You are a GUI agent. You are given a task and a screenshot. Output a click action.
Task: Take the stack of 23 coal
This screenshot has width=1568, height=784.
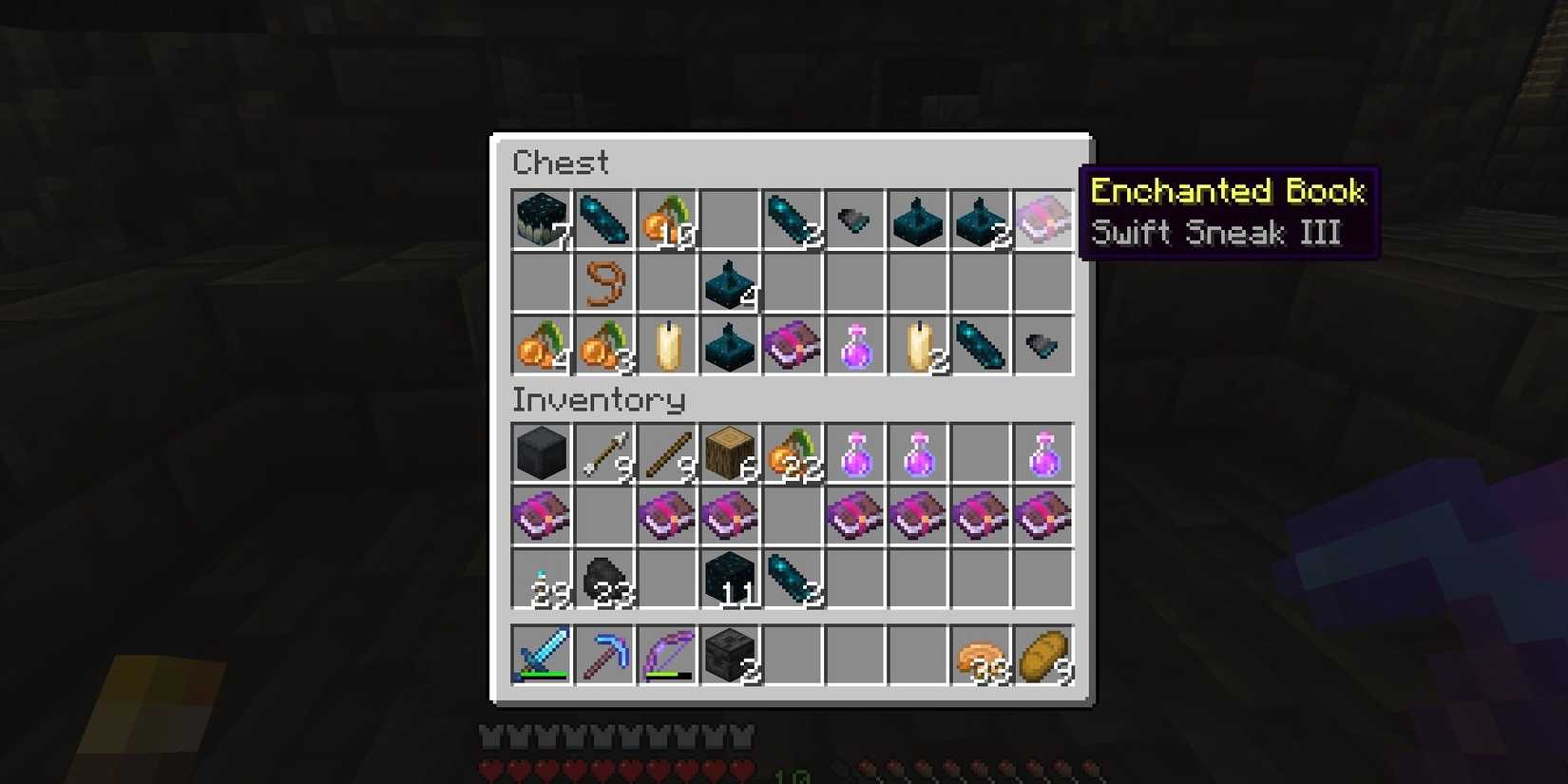pyautogui.click(x=602, y=579)
